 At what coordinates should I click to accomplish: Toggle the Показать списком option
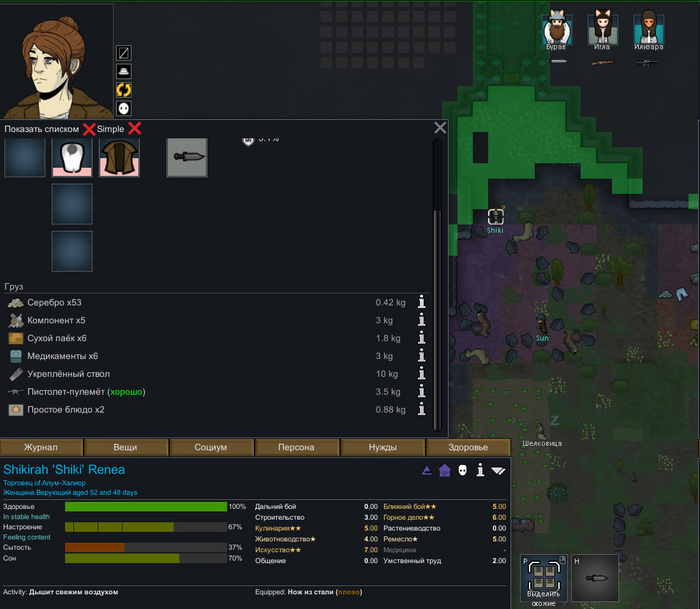pos(88,129)
